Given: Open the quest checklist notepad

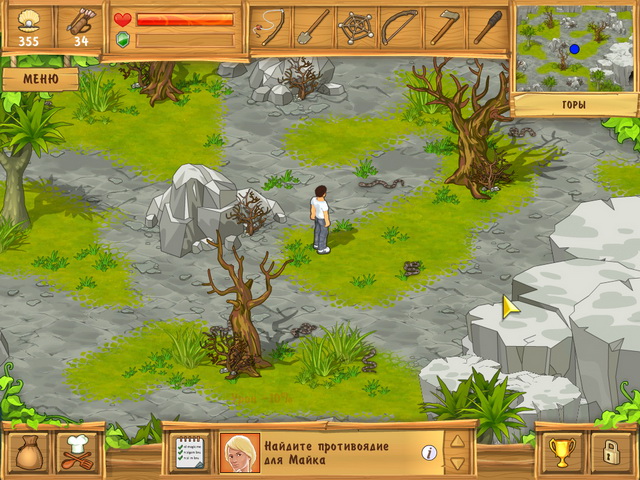Looking at the screenshot, I should [x=190, y=453].
